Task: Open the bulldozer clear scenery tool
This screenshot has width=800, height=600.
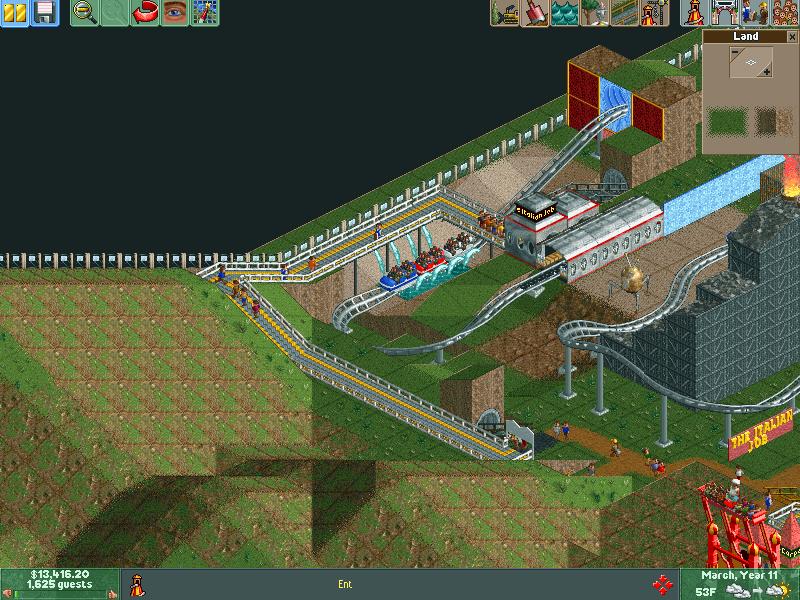Action: coord(505,13)
